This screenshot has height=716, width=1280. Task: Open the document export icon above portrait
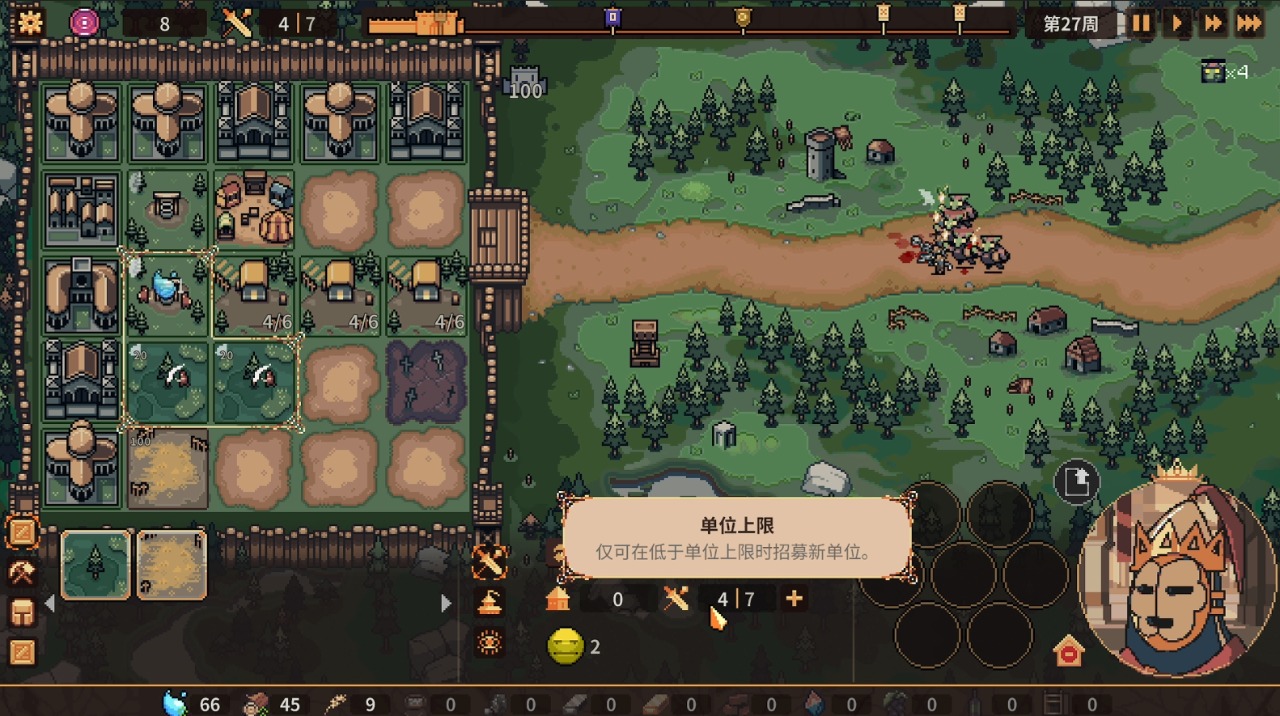[x=1077, y=483]
